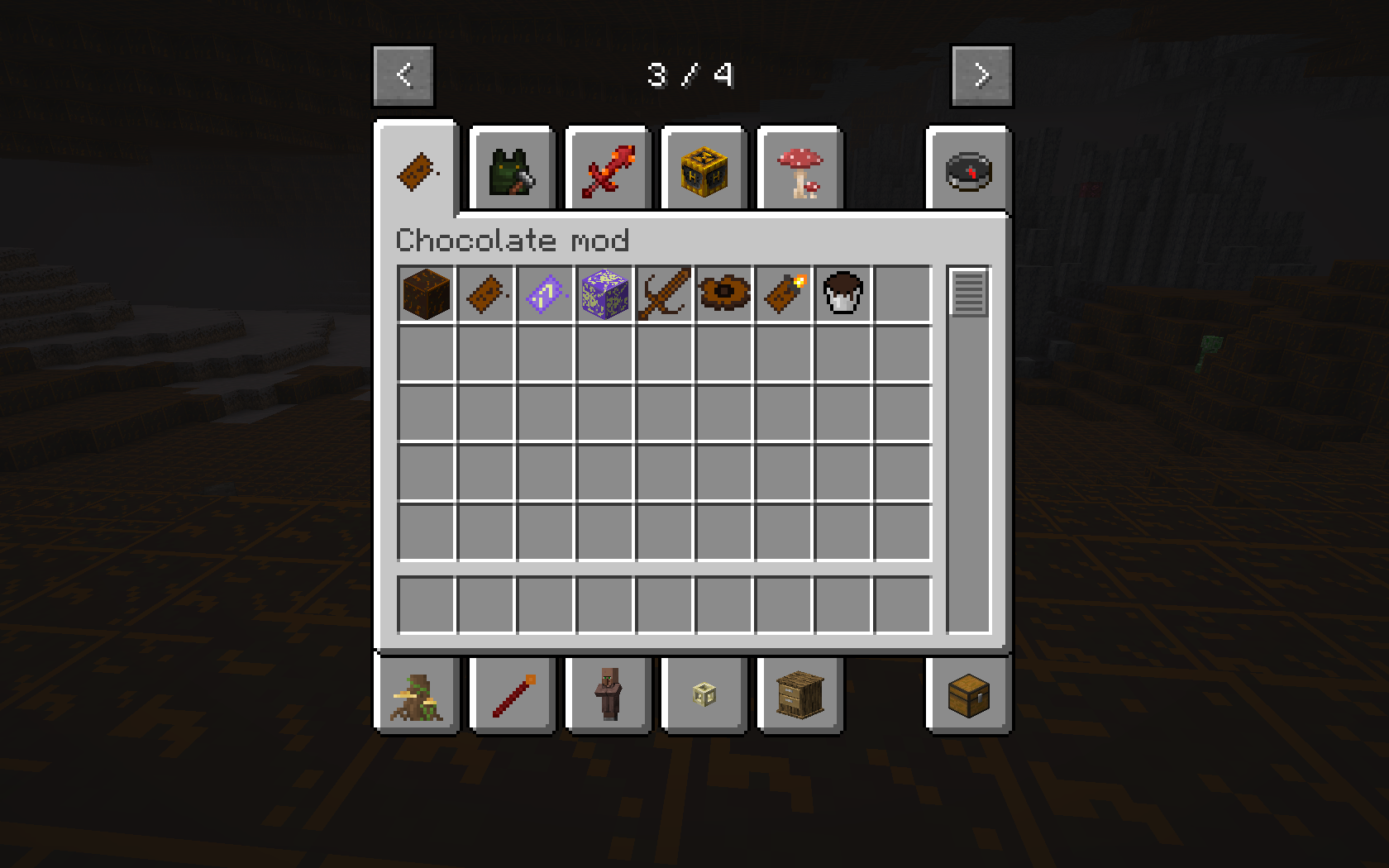Select the red sword mod tab
The height and width of the screenshot is (868, 1389).
point(607,169)
